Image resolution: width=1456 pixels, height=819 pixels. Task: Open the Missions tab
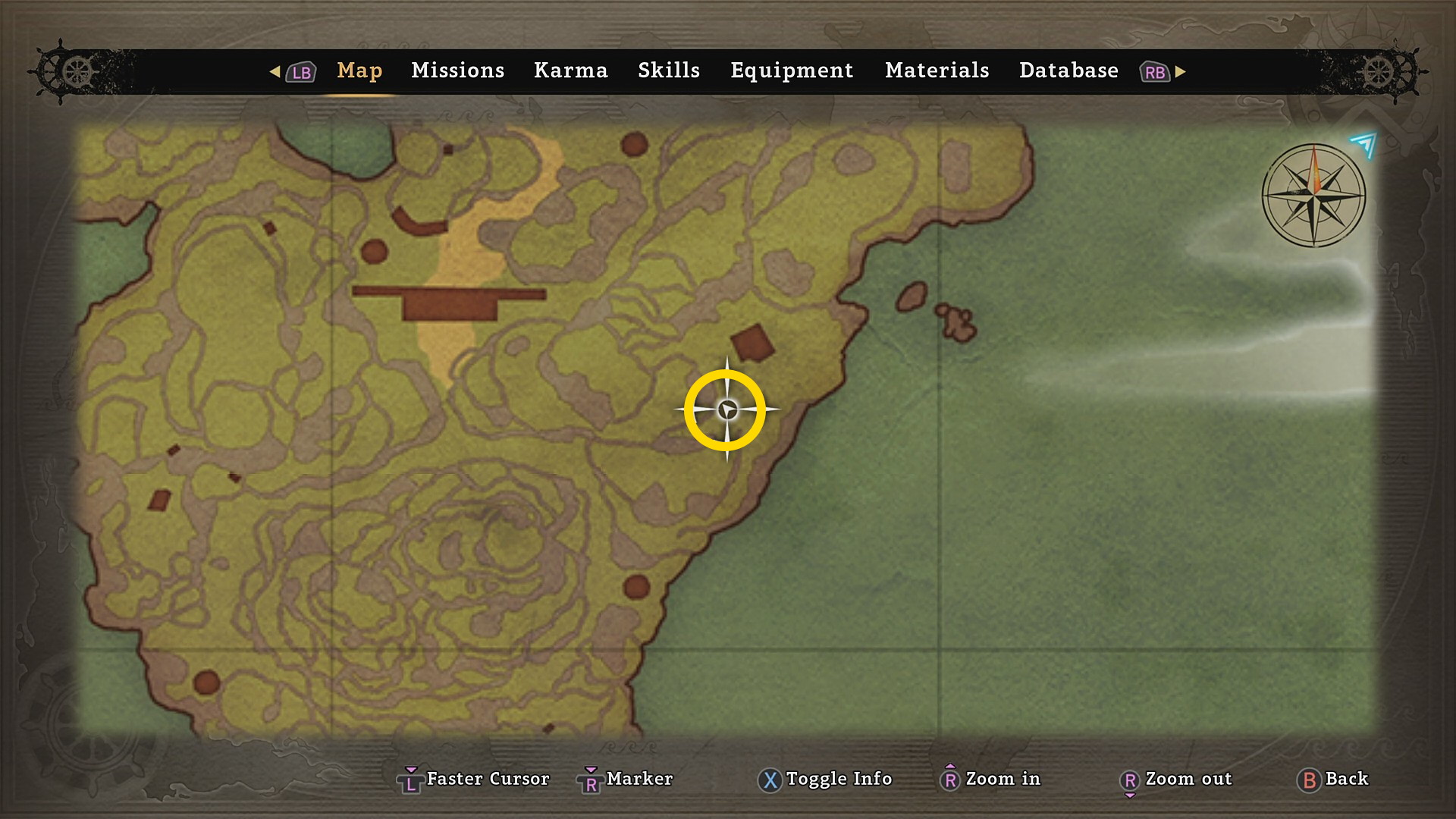[x=457, y=71]
